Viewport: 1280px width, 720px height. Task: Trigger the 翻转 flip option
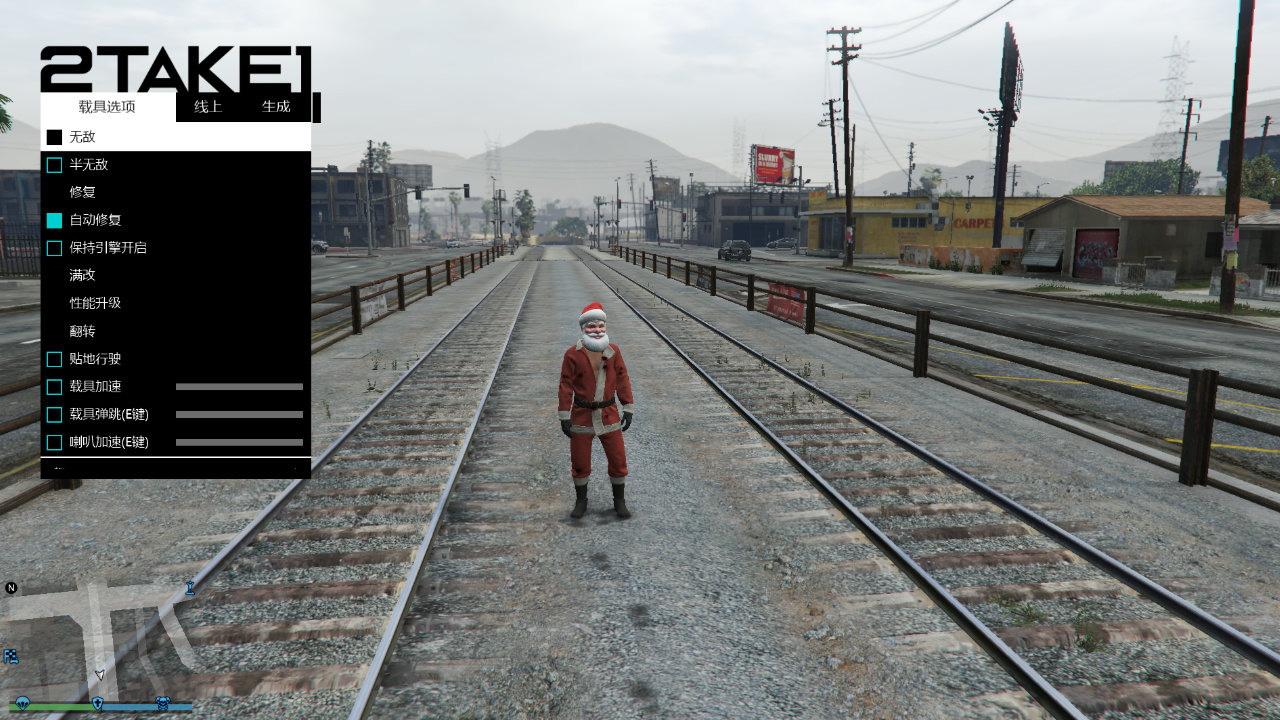point(80,331)
